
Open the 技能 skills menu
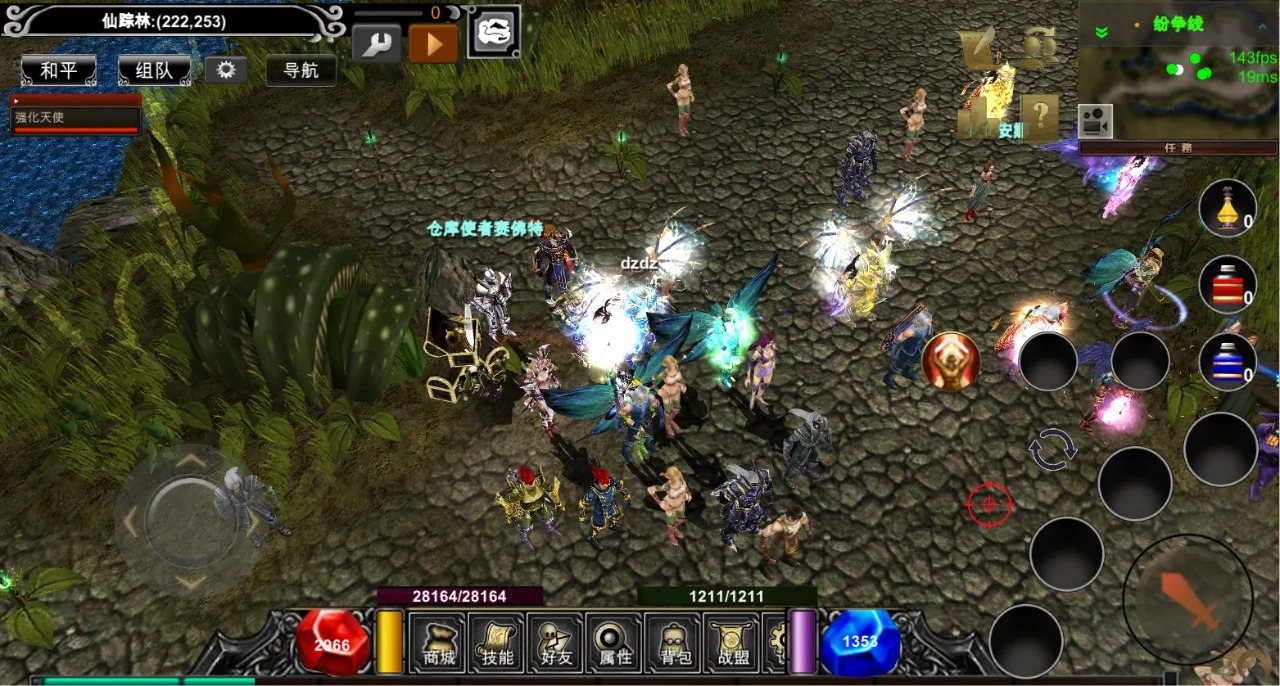[497, 645]
